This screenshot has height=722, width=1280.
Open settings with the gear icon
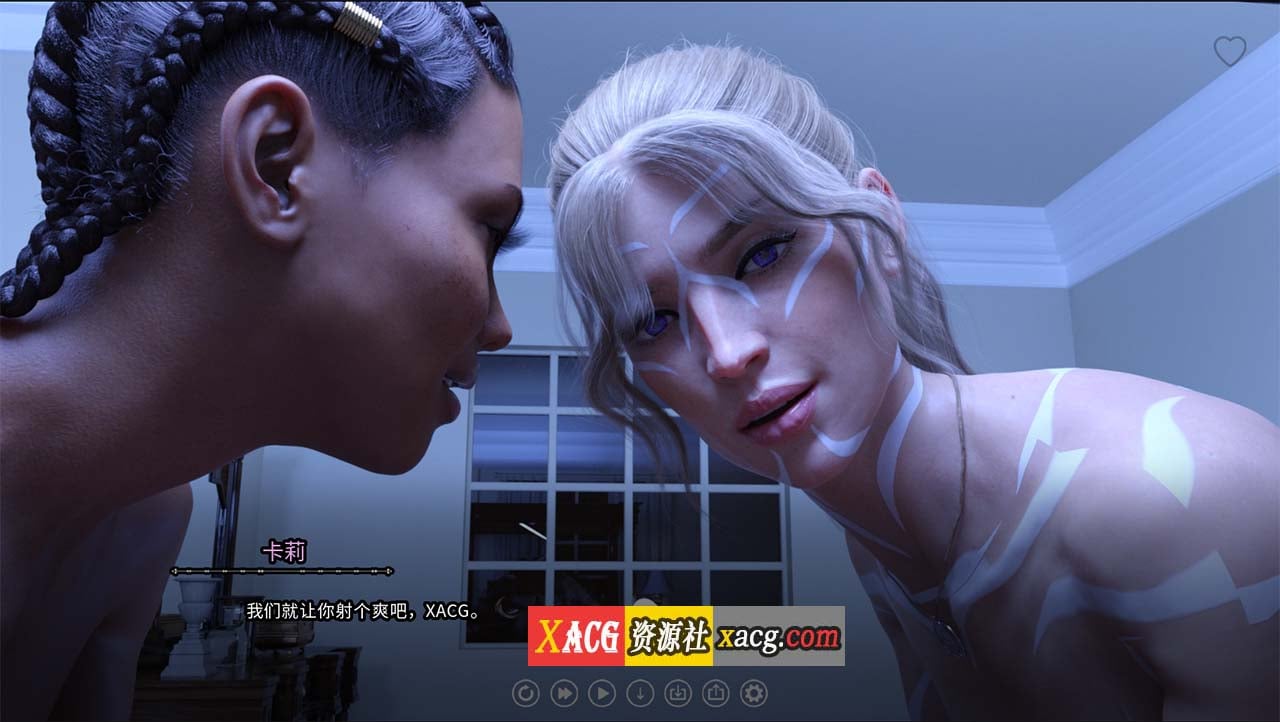coord(753,692)
